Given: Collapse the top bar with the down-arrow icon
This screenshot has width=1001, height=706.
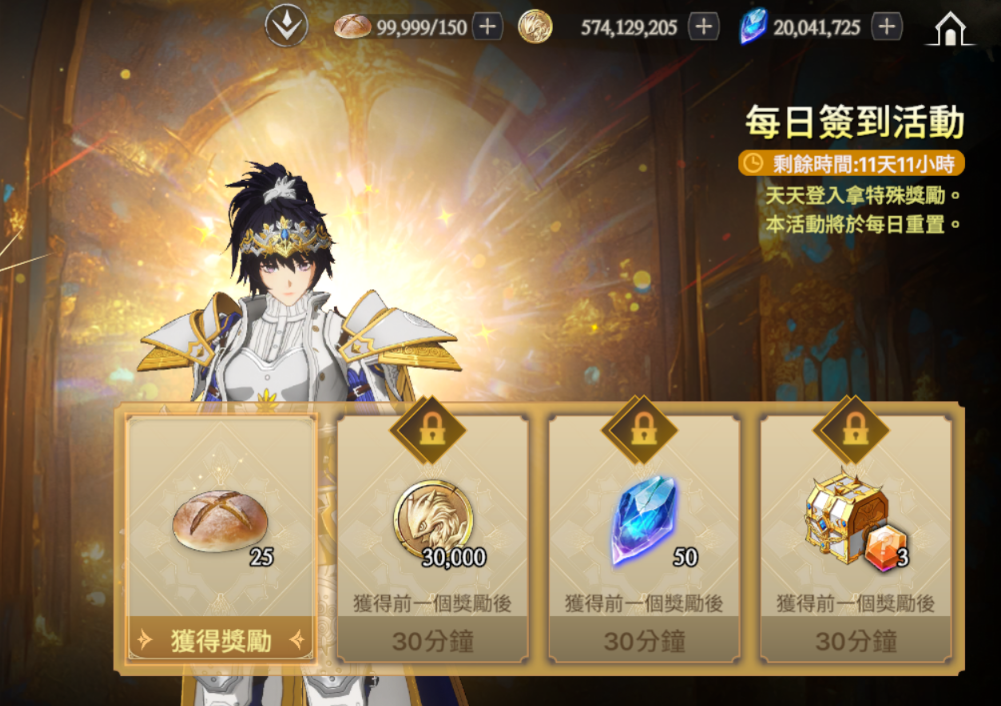Looking at the screenshot, I should coord(286,27).
